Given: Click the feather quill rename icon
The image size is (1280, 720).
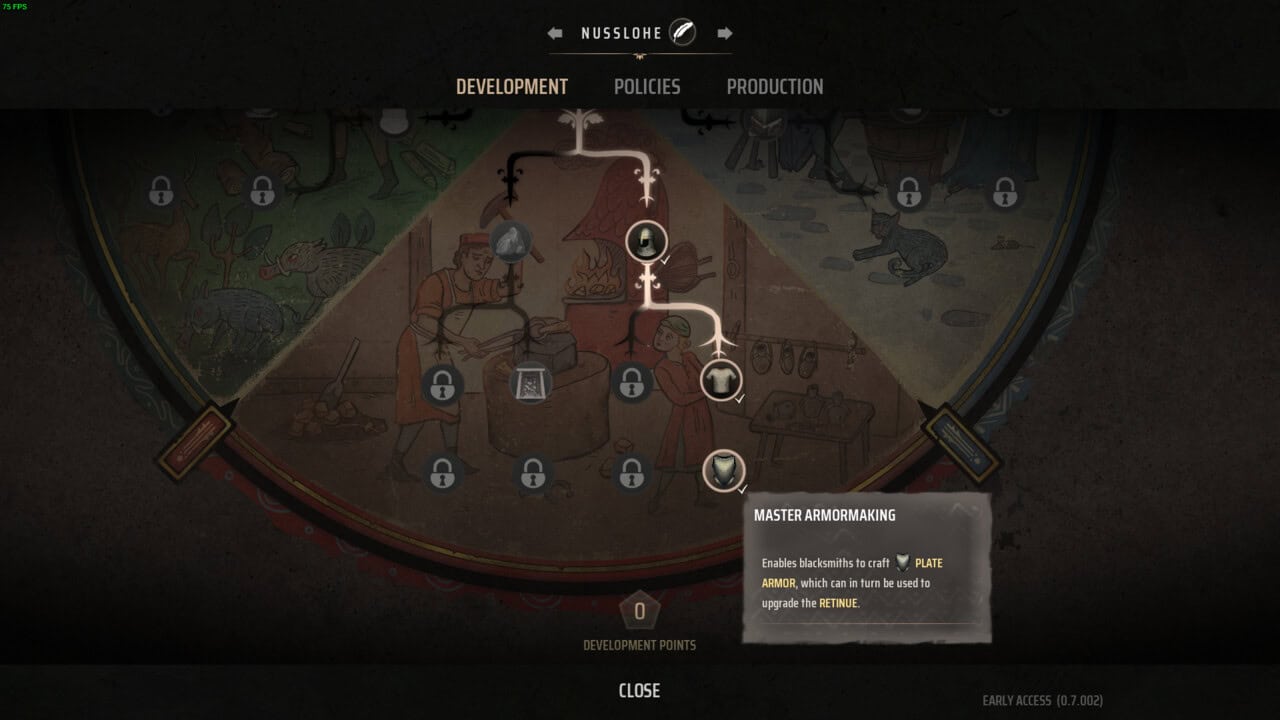Looking at the screenshot, I should click(682, 33).
